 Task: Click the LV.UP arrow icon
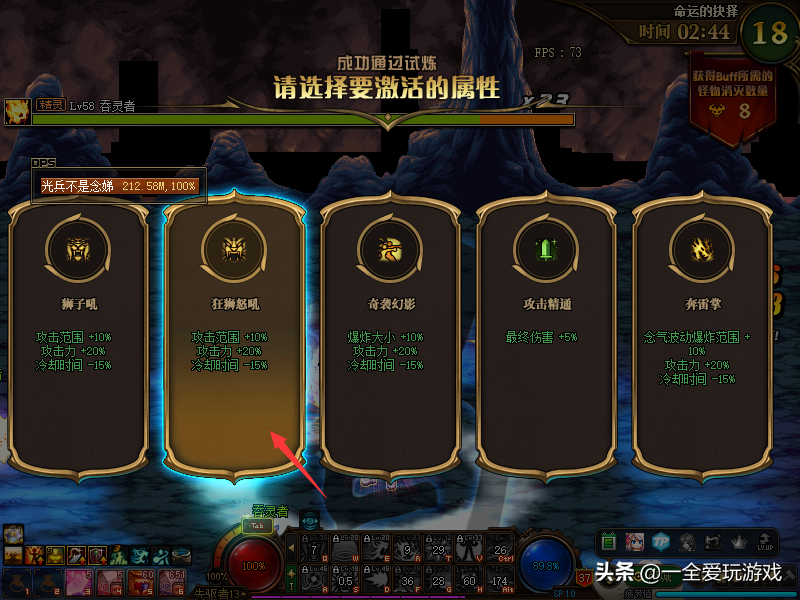tap(765, 541)
